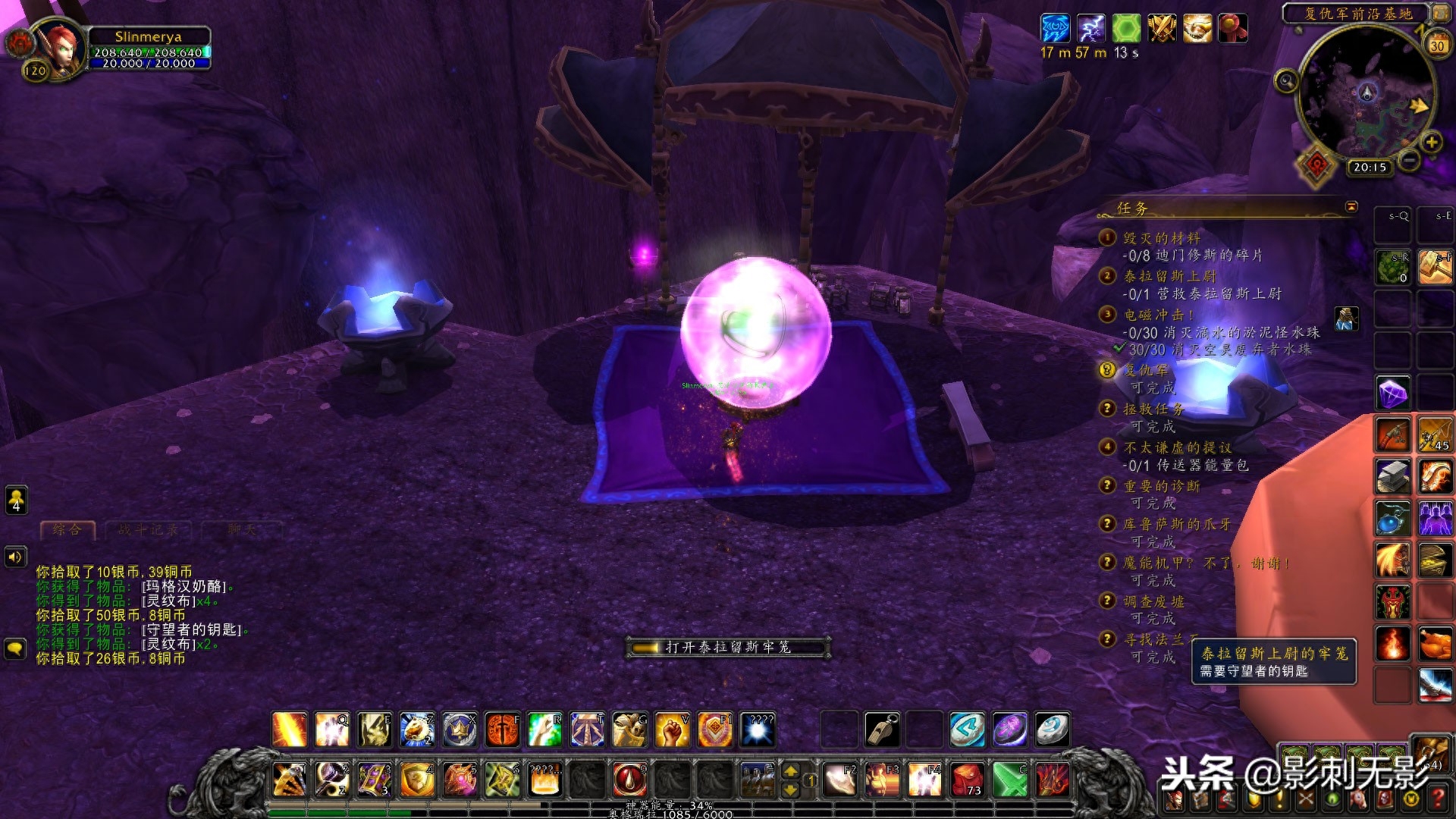Collapse the 任务 quest tracker
Viewport: 1456px width, 819px height.
click(x=1351, y=207)
